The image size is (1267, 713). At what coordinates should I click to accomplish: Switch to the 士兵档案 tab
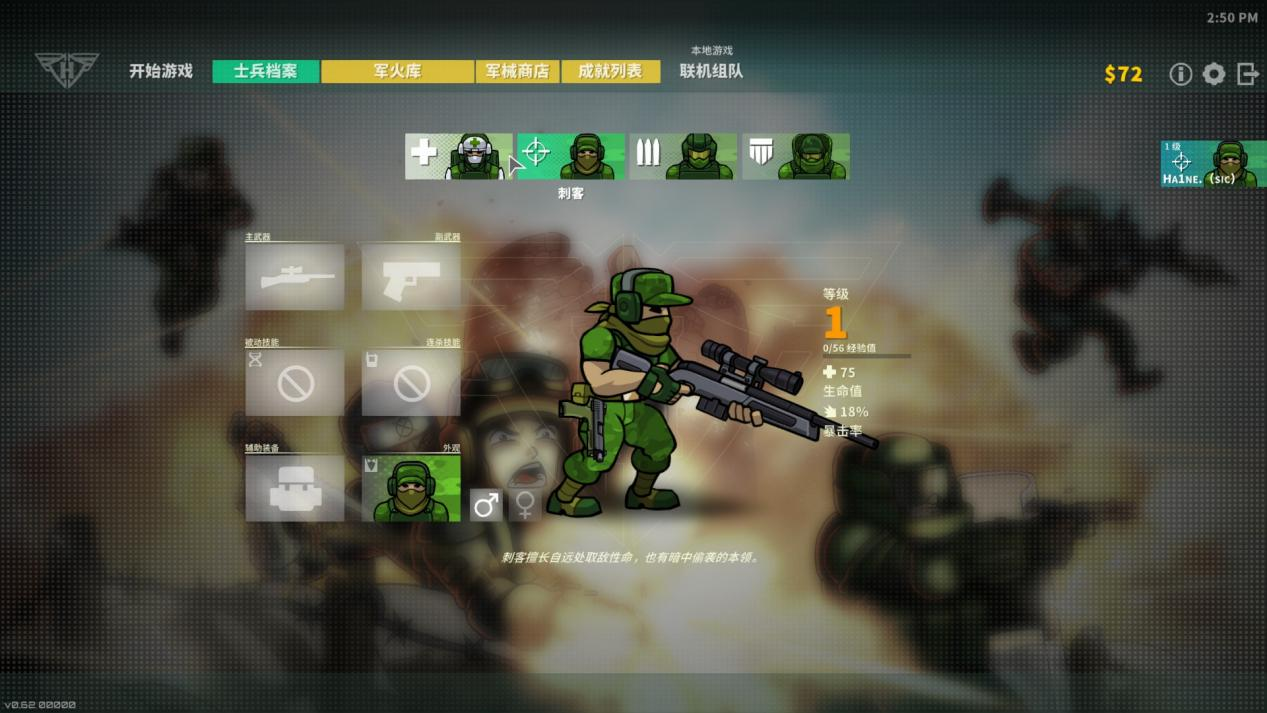point(266,71)
